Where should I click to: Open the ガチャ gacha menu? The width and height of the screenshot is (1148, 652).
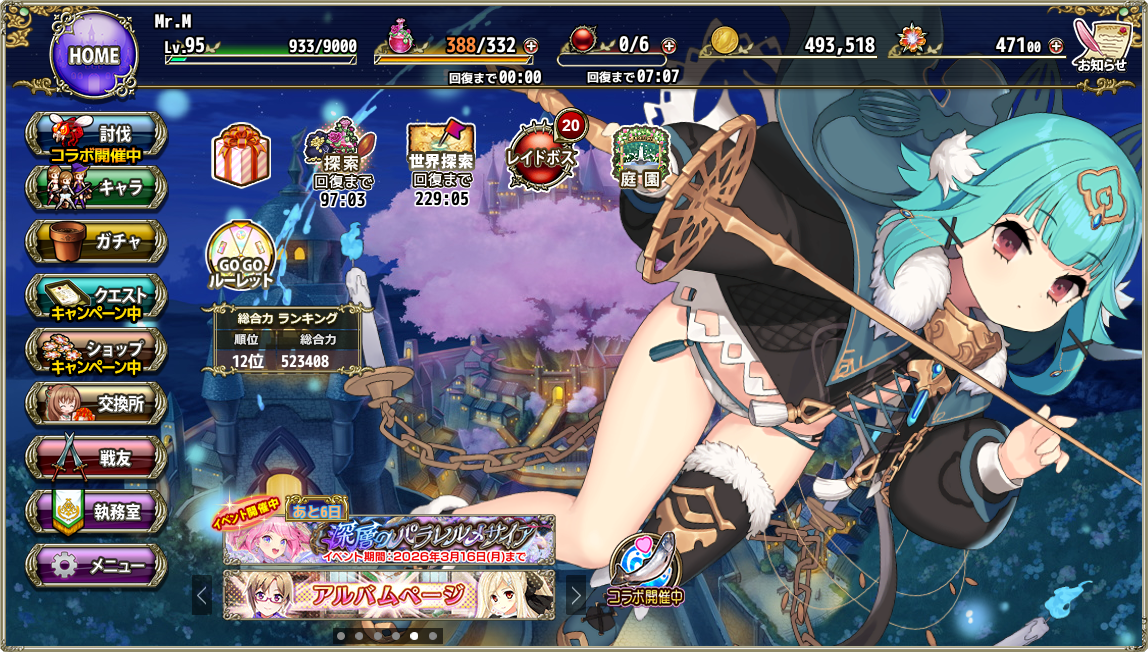(97, 241)
